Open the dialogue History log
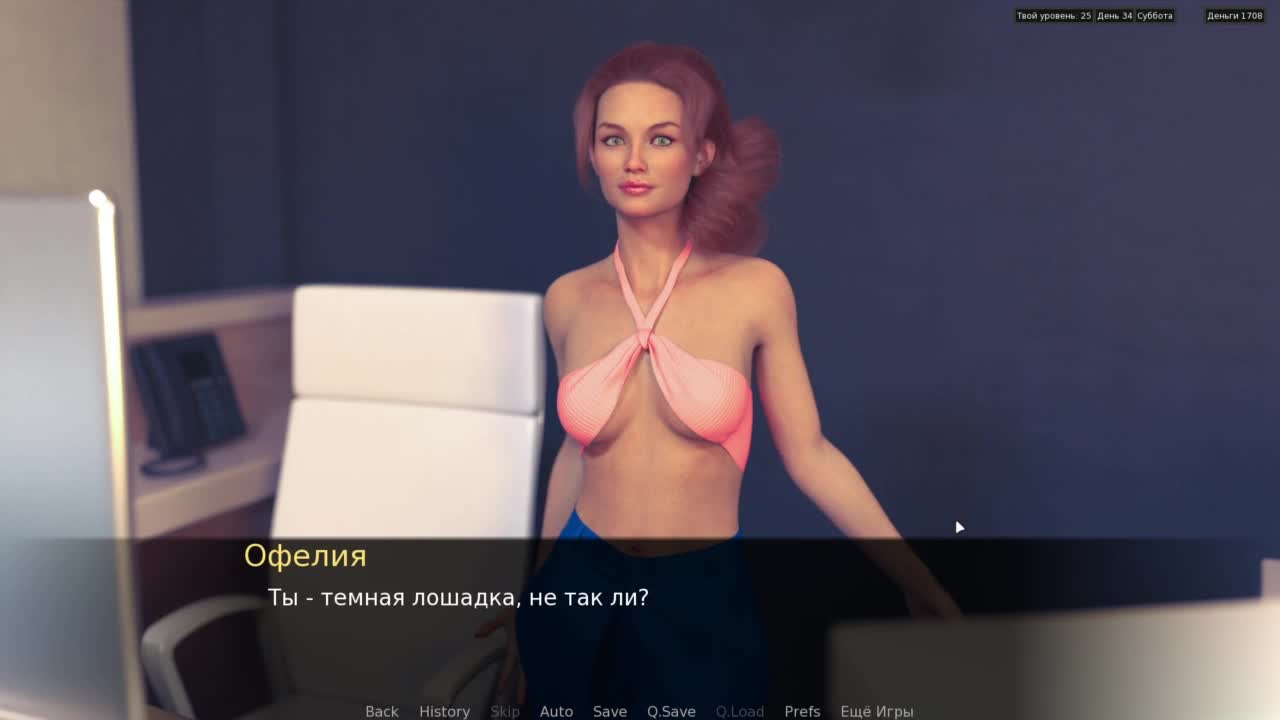The height and width of the screenshot is (720, 1280). [x=444, y=711]
